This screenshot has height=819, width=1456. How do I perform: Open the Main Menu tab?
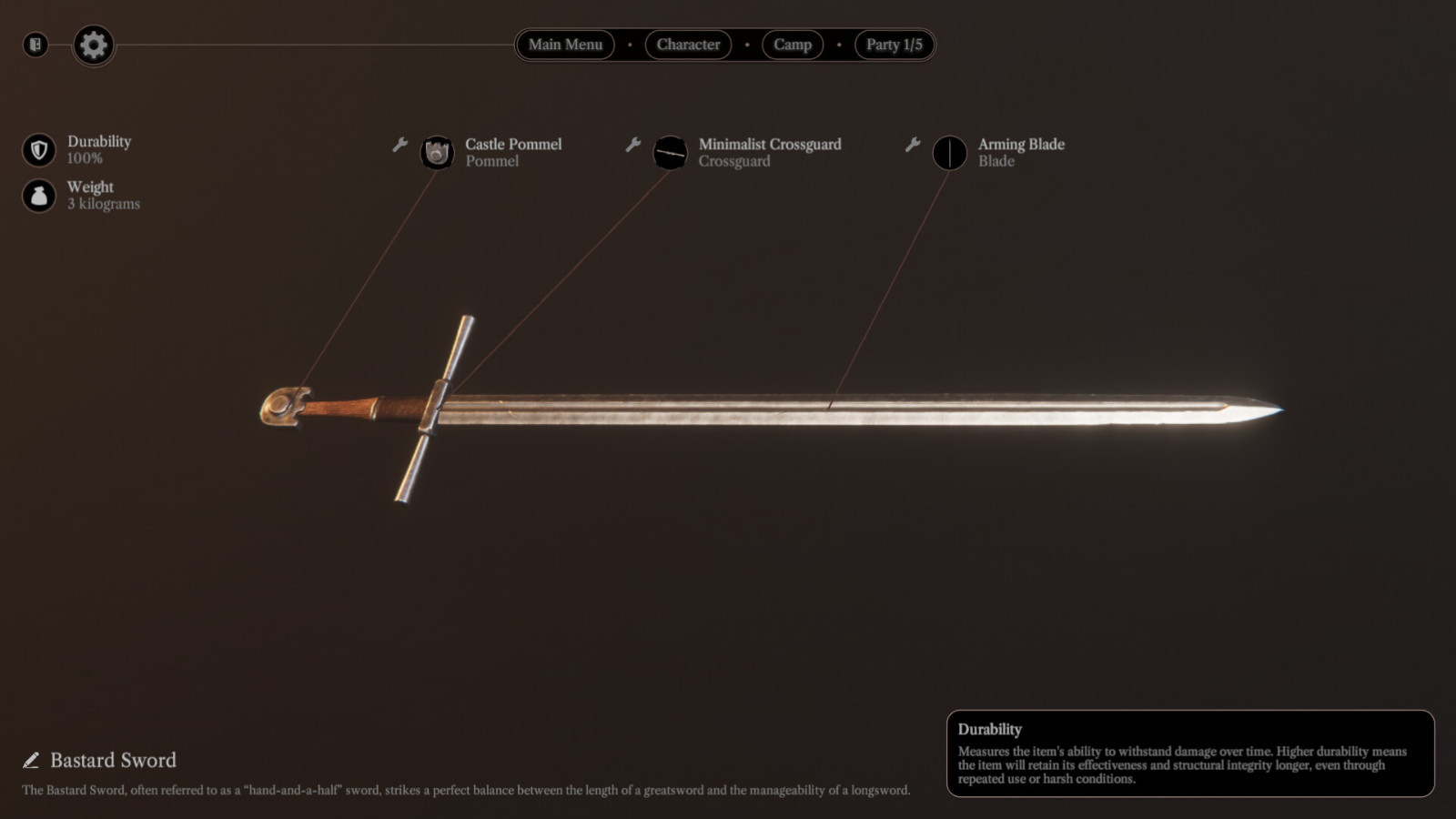(x=565, y=45)
